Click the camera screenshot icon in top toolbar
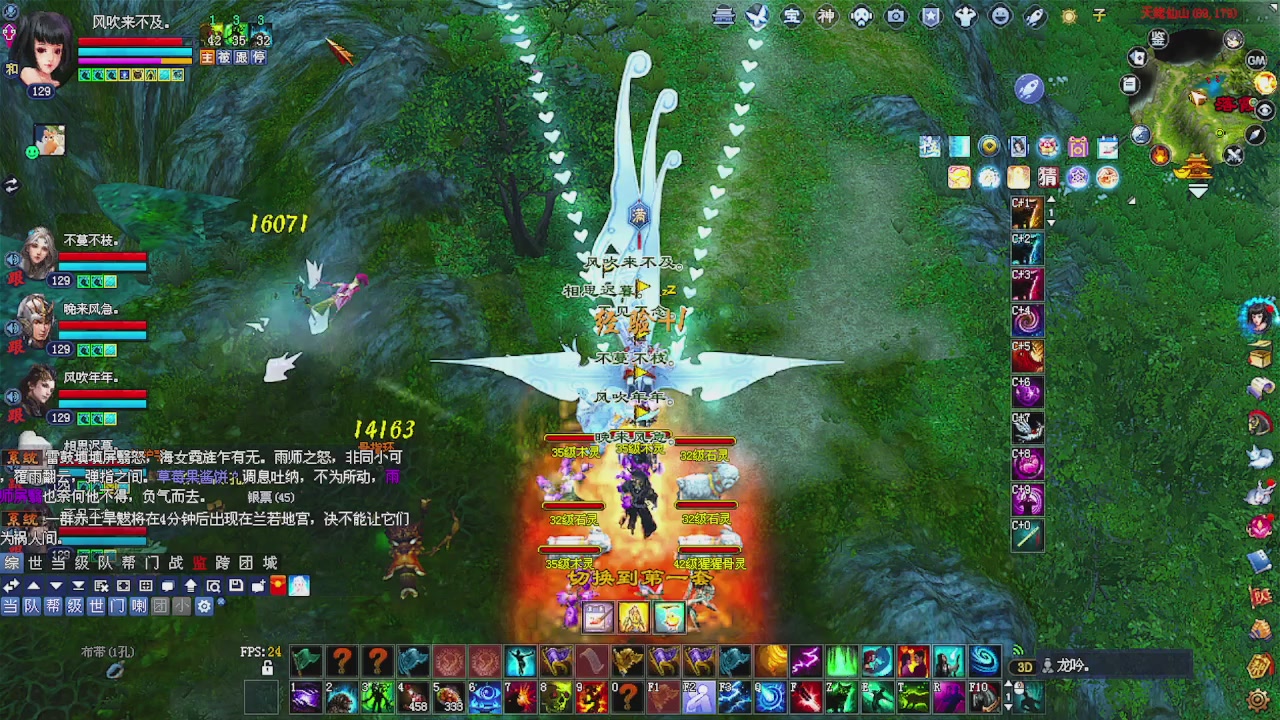Viewport: 1280px width, 720px height. point(894,17)
